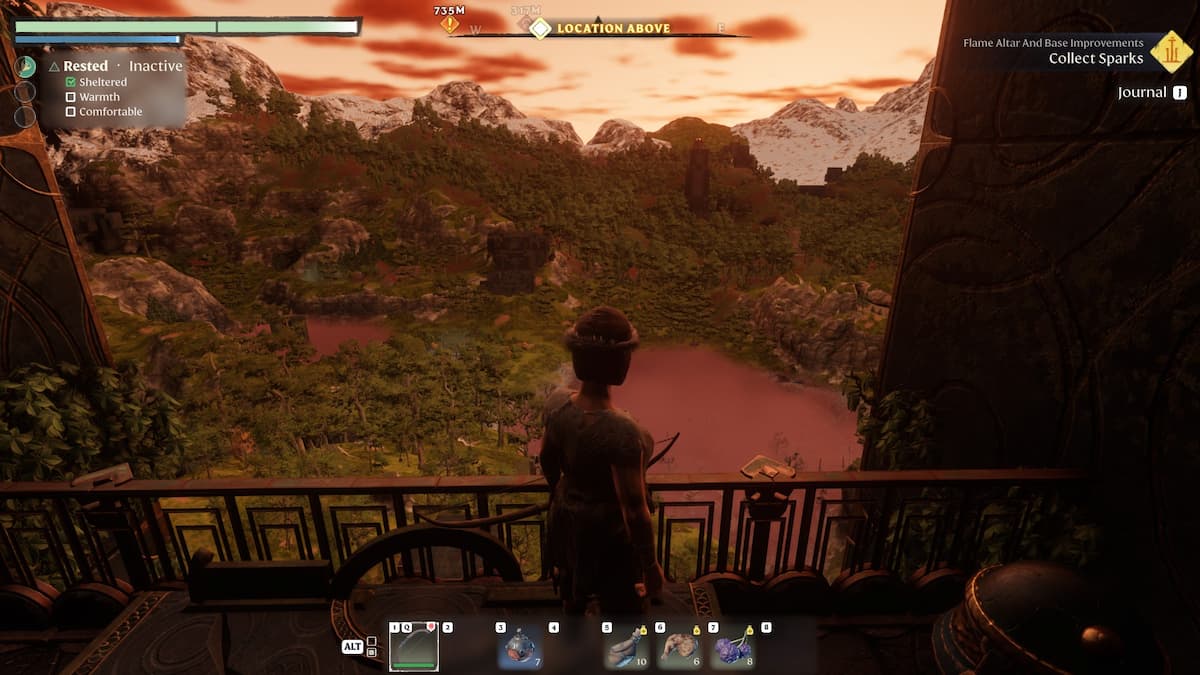The width and height of the screenshot is (1200, 675).
Task: Click the golden quest emblem icon
Action: pos(1171,51)
